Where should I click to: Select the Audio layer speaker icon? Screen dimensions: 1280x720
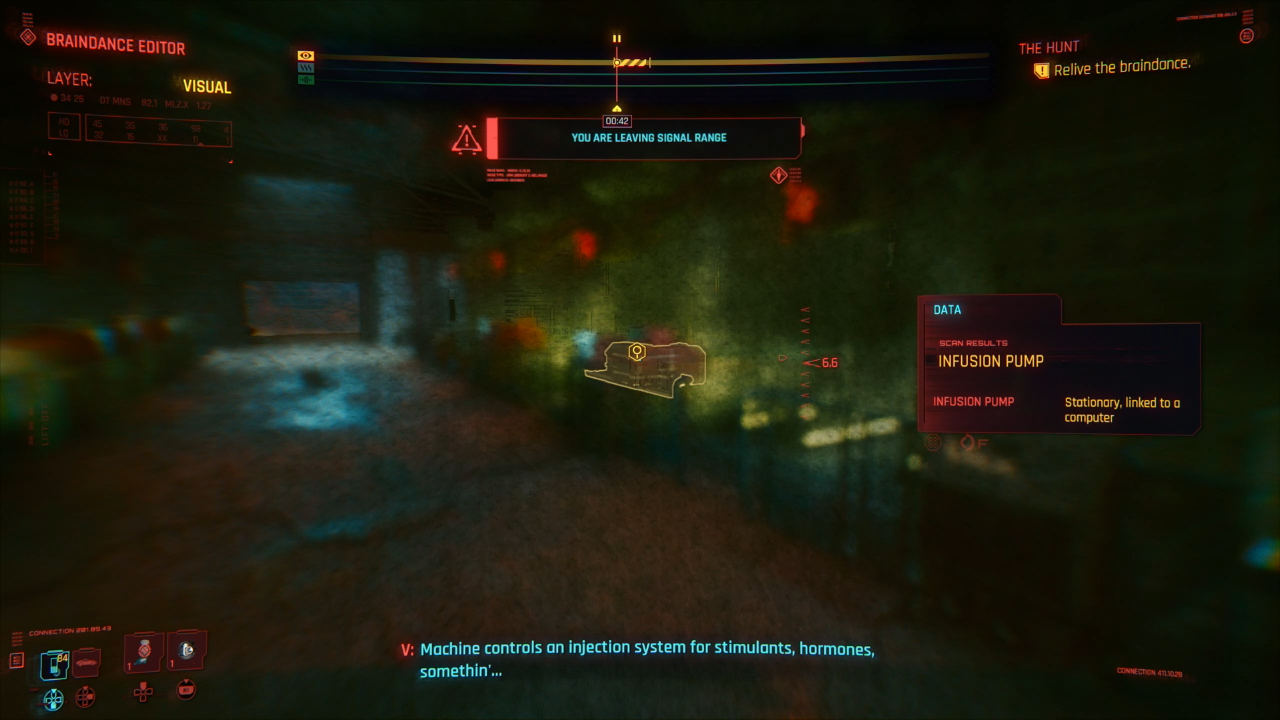[x=306, y=79]
